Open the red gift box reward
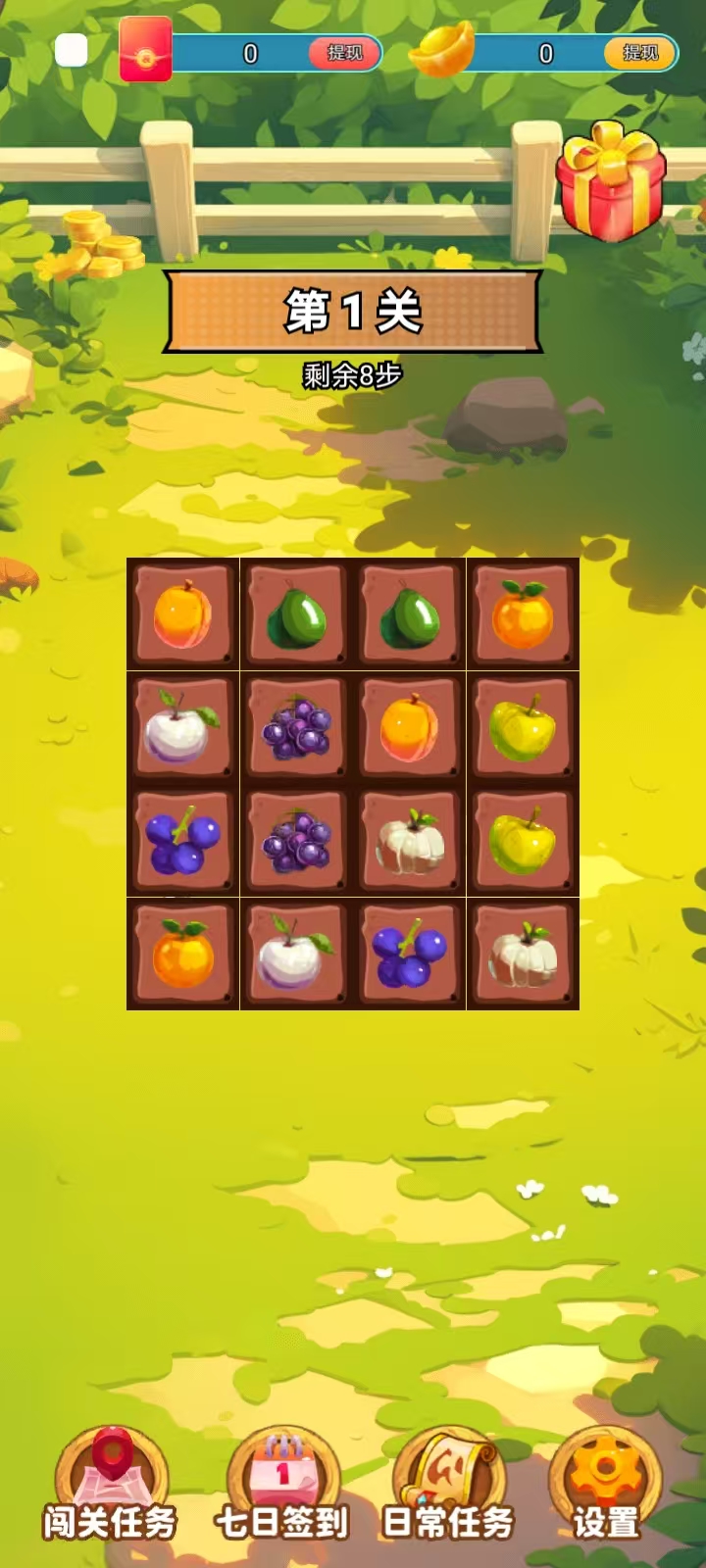 (611, 183)
